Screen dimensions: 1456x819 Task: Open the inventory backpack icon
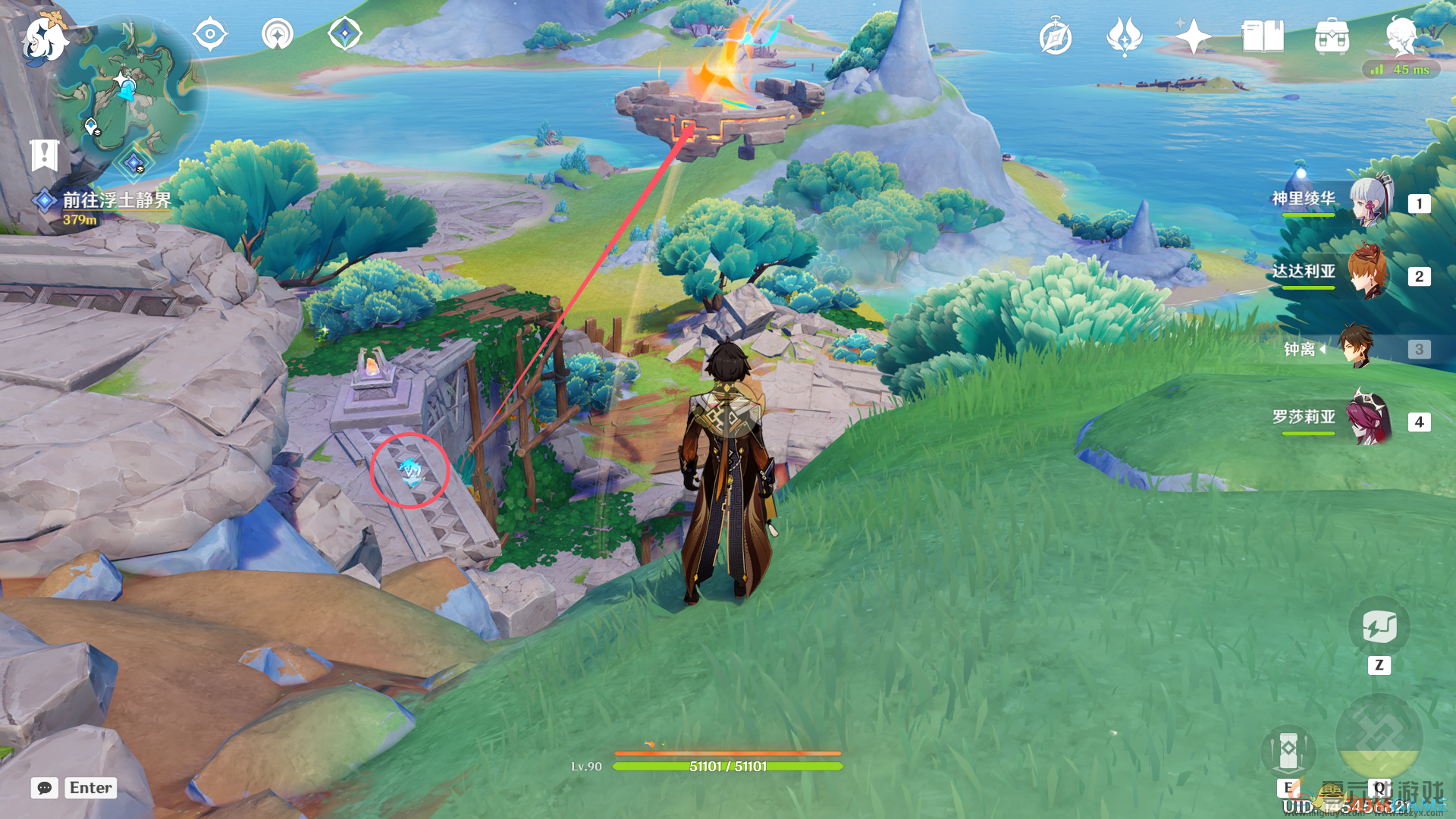click(x=1332, y=36)
